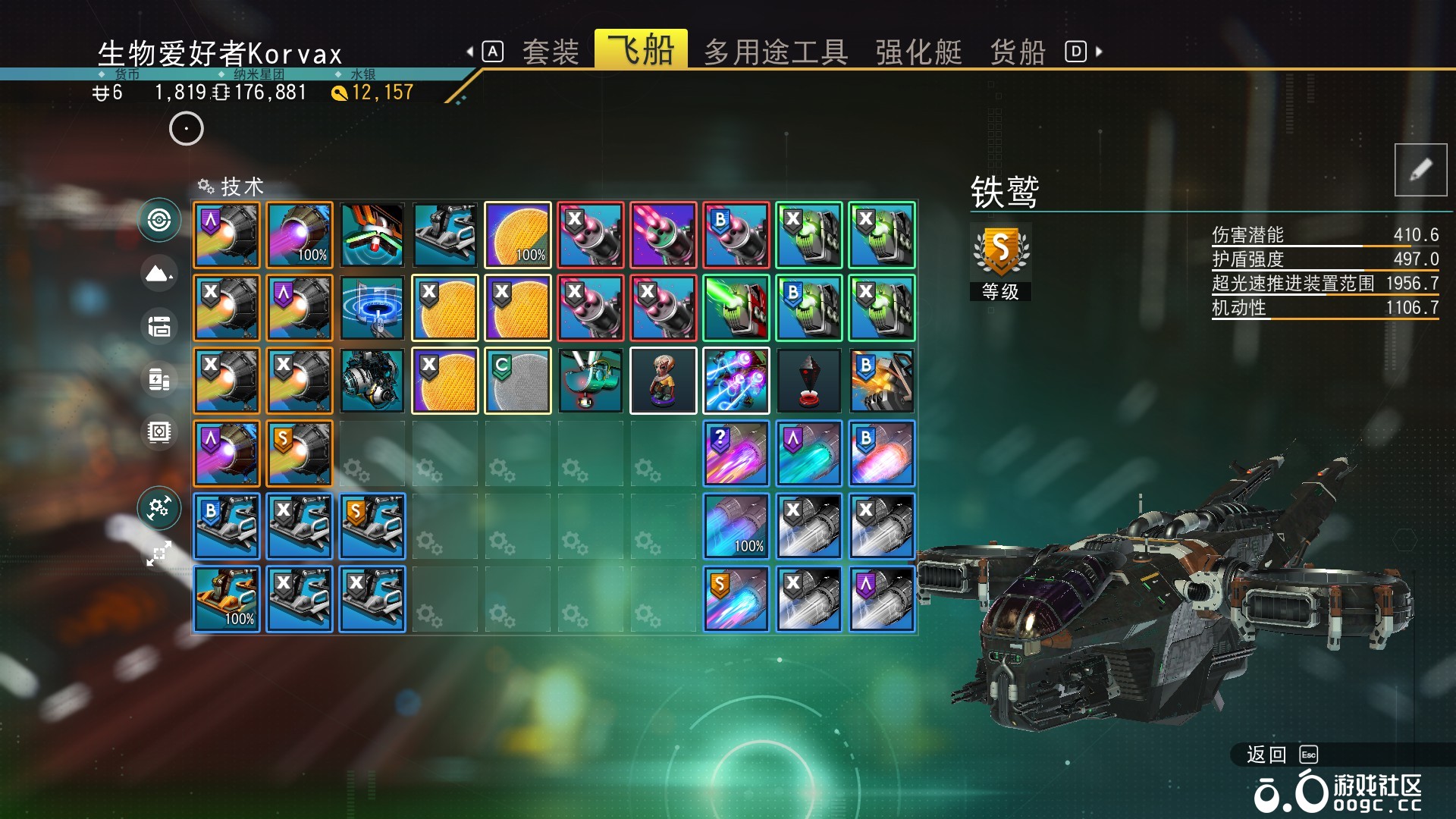Switch to the 套装 tab
This screenshot has height=819, width=1456.
551,51
